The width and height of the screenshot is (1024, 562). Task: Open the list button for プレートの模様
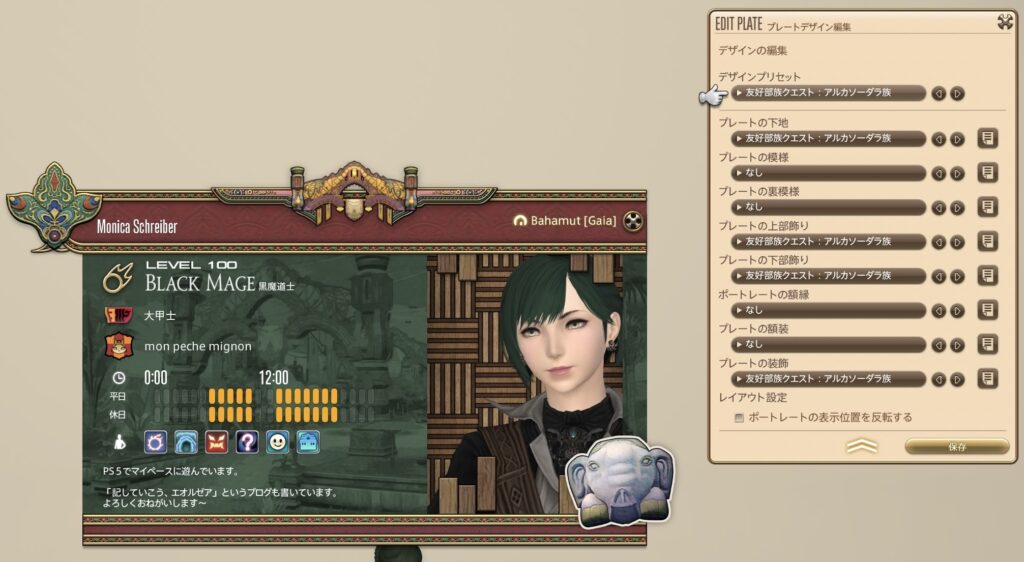987,173
